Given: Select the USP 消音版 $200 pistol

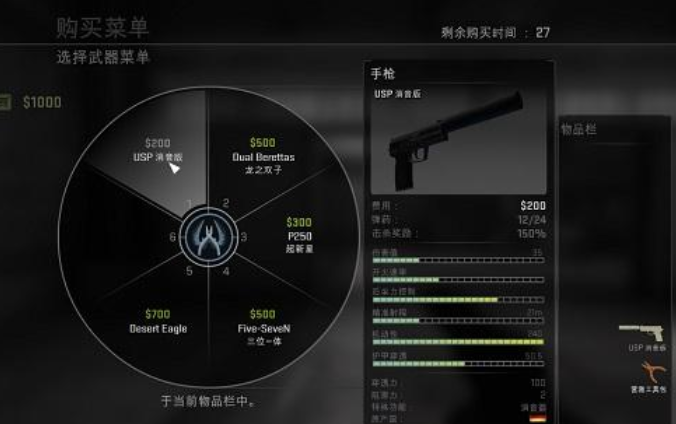Looking at the screenshot, I should [158, 150].
